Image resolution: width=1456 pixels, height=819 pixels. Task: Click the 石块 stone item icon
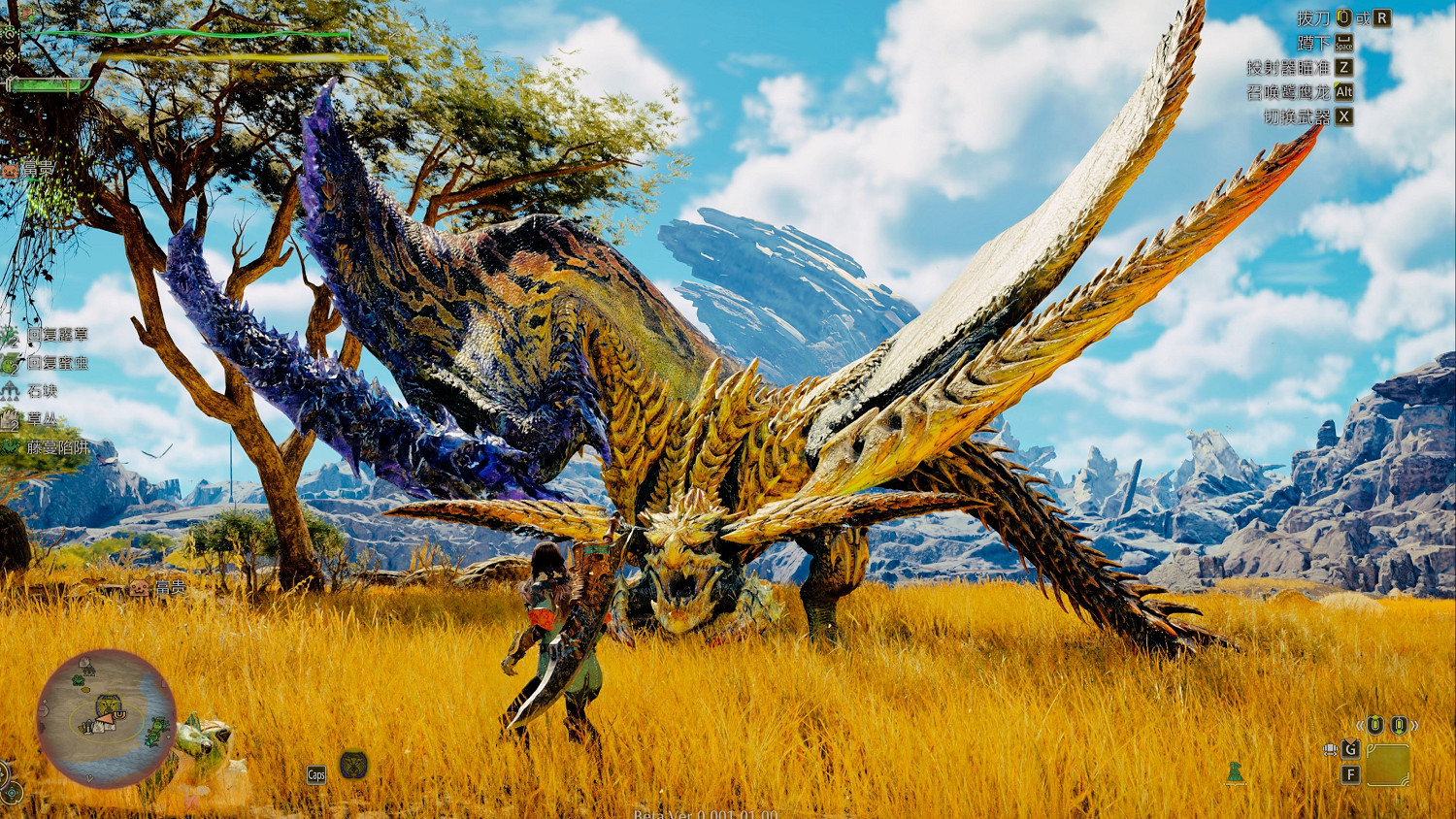click(10, 391)
